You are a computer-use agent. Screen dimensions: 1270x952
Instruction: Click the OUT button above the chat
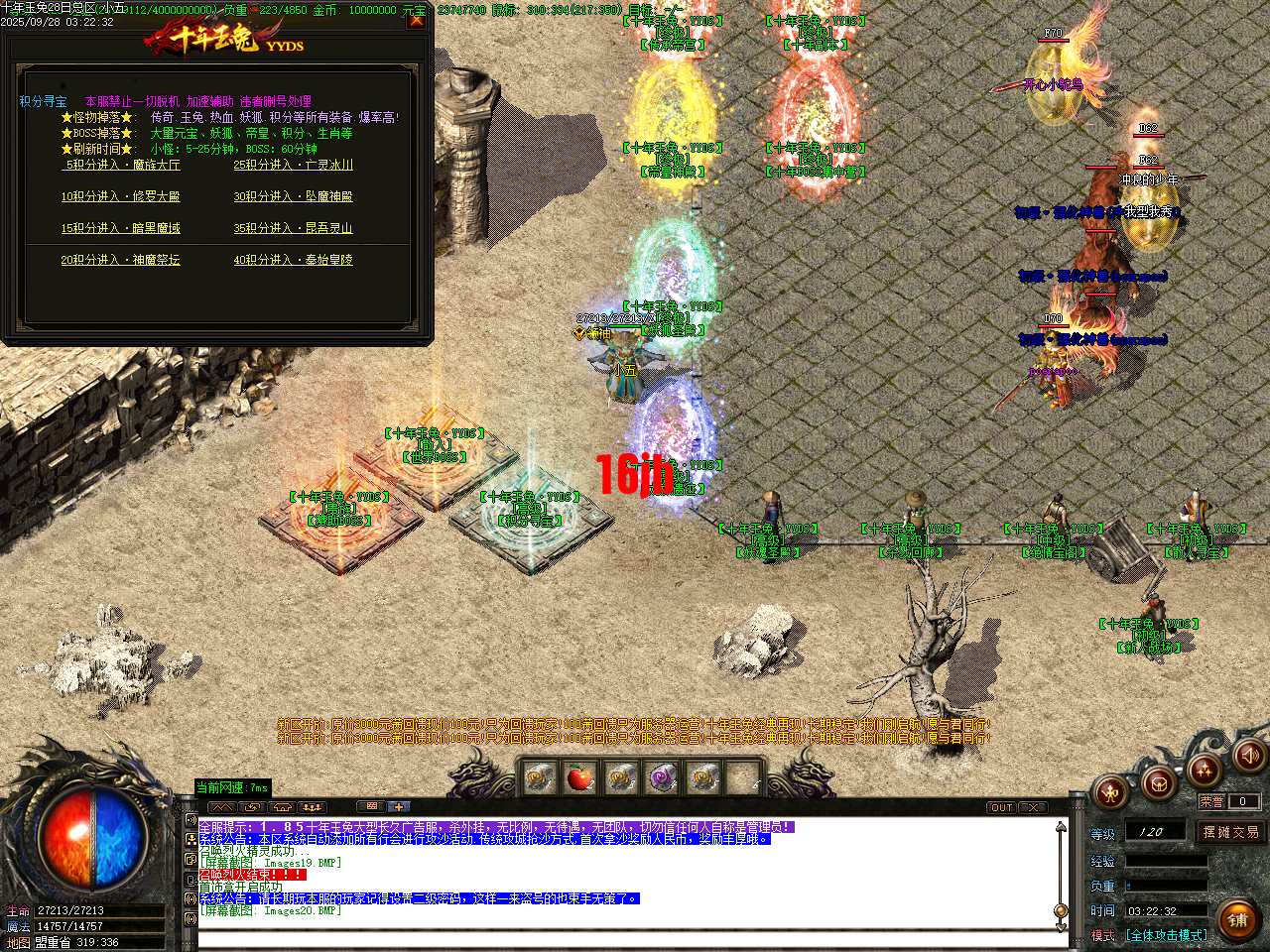1002,806
